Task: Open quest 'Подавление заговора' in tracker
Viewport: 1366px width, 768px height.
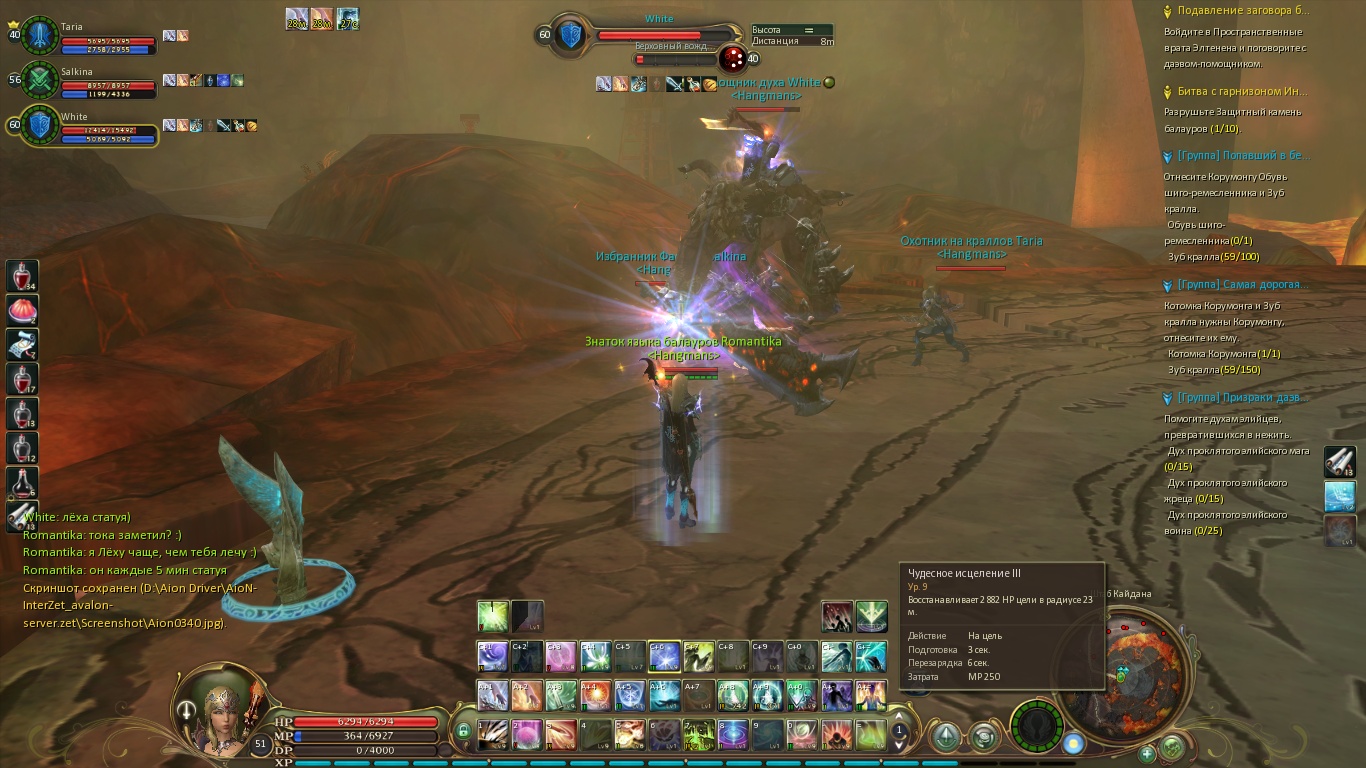Action: click(x=1242, y=11)
